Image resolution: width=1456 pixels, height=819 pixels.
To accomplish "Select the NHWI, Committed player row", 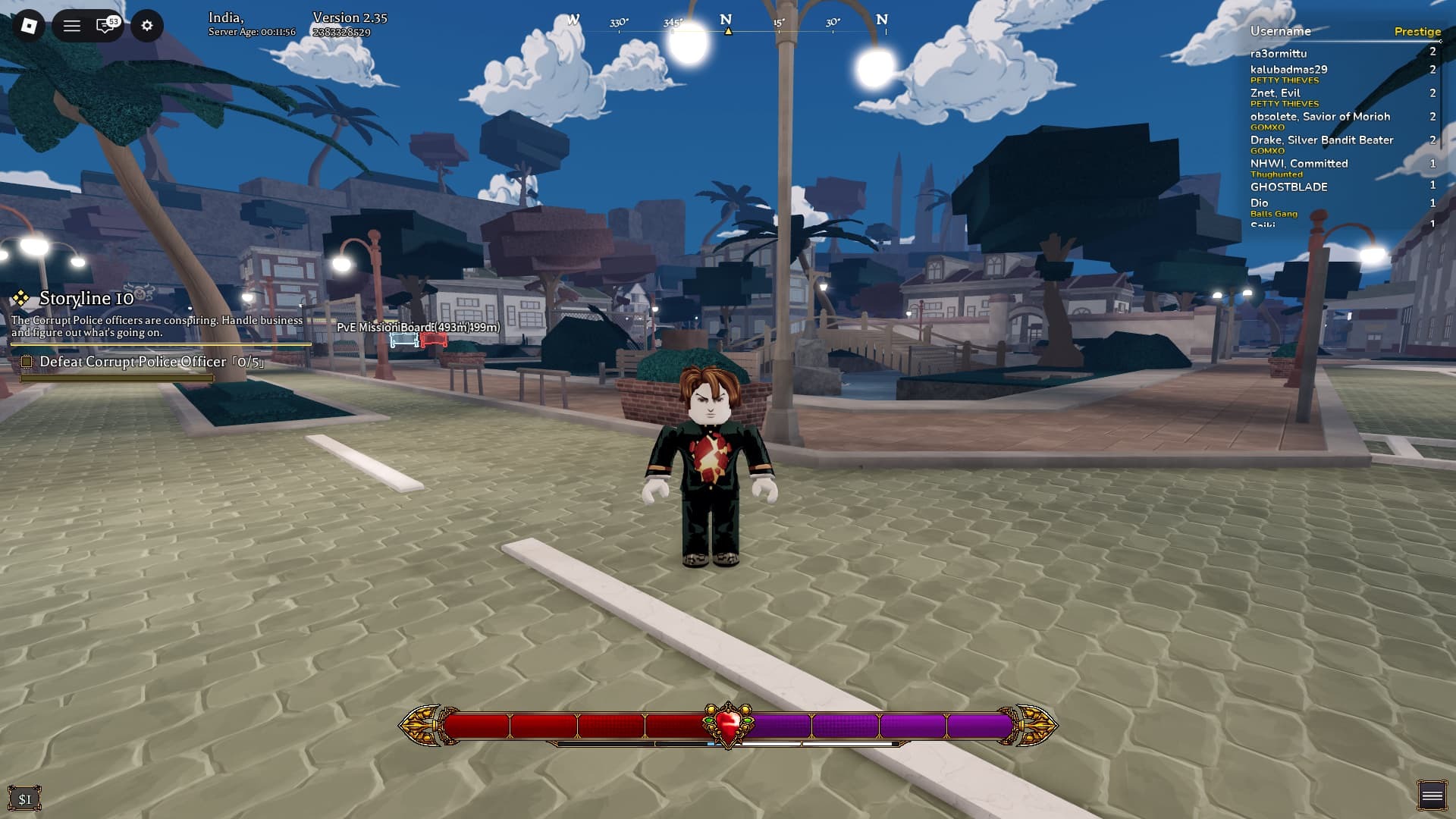I will (x=1298, y=164).
